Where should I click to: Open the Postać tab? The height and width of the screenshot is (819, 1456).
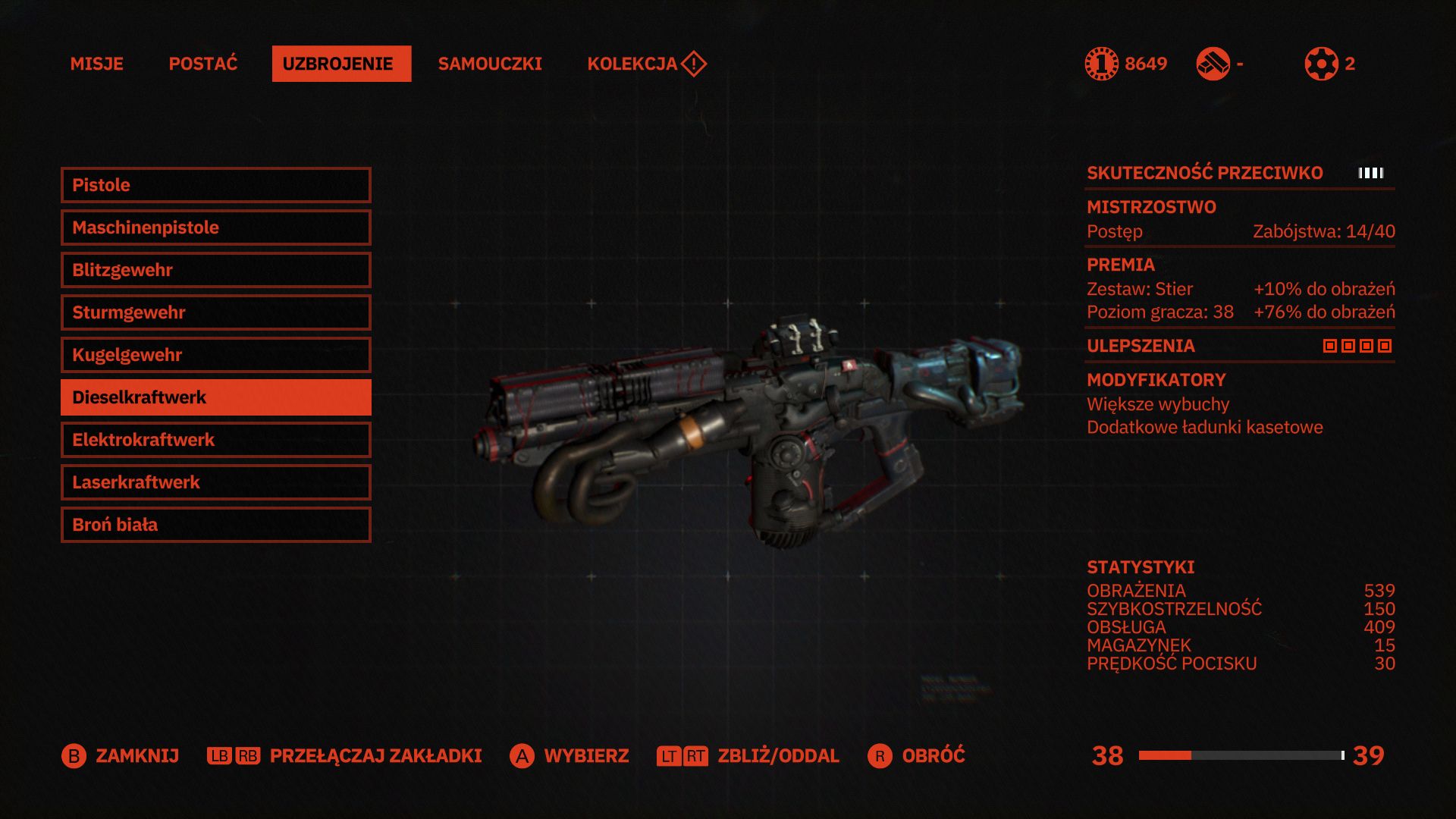[202, 64]
